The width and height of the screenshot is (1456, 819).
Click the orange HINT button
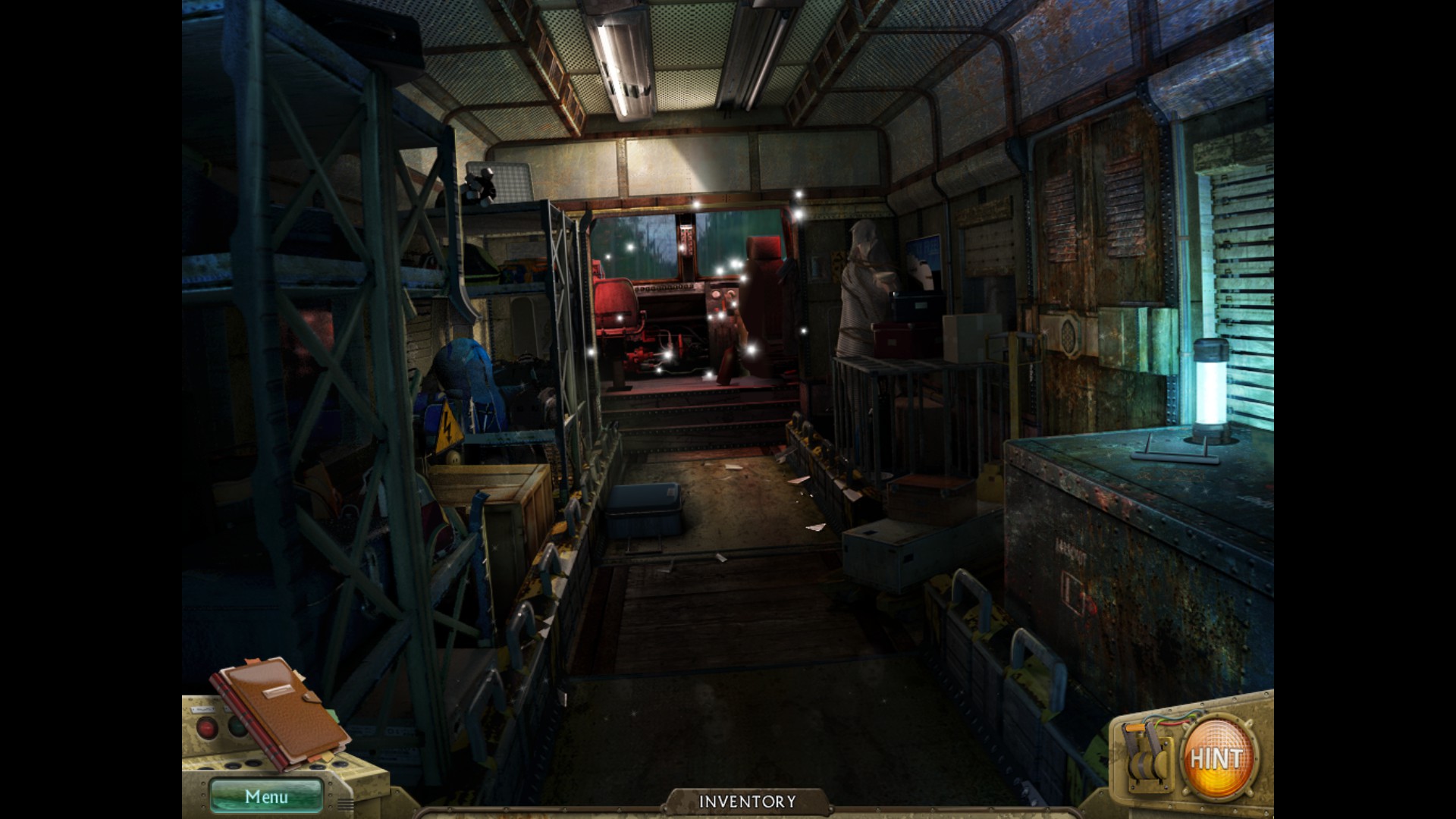tap(1216, 758)
